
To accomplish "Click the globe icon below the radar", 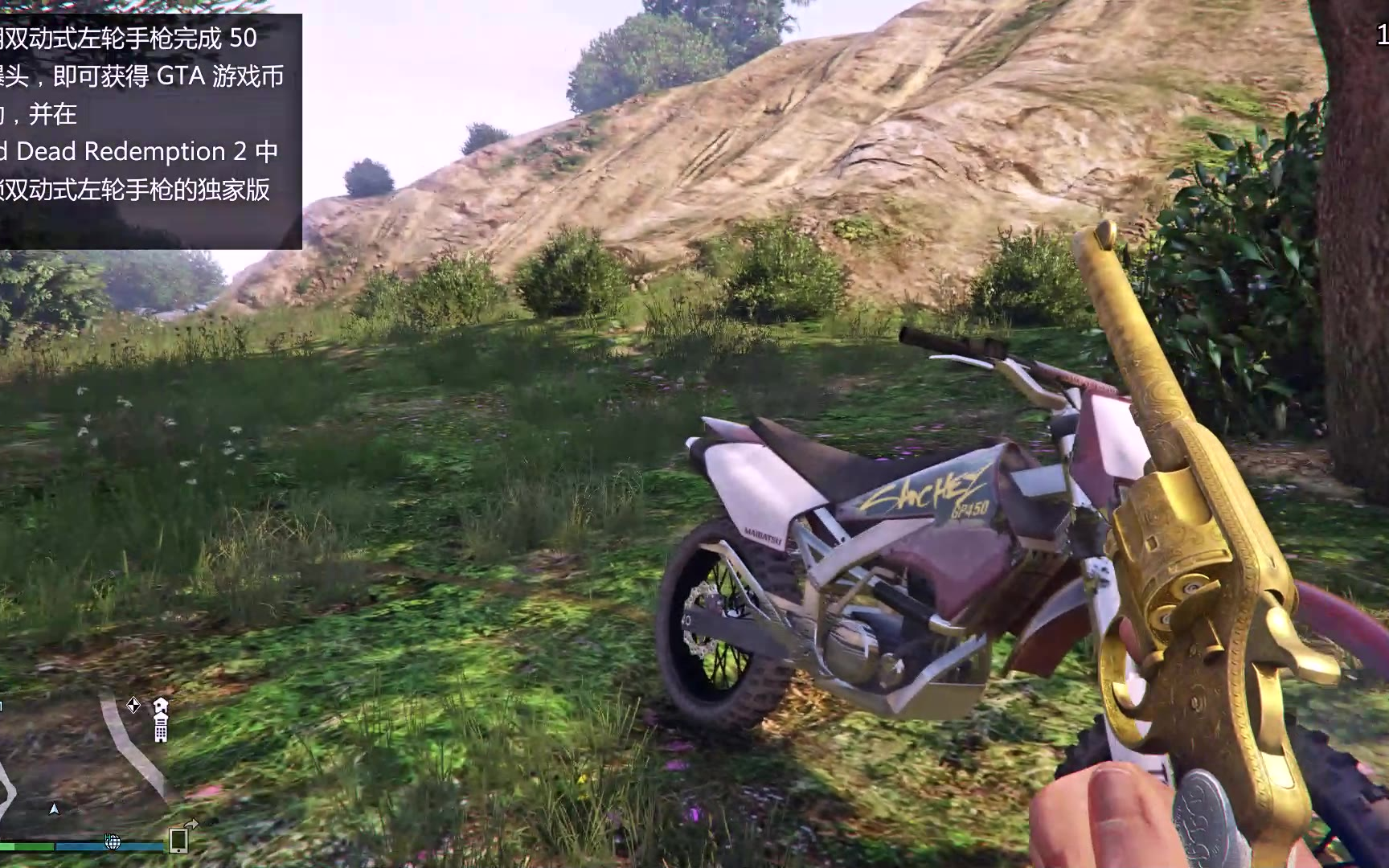I will coord(113,842).
